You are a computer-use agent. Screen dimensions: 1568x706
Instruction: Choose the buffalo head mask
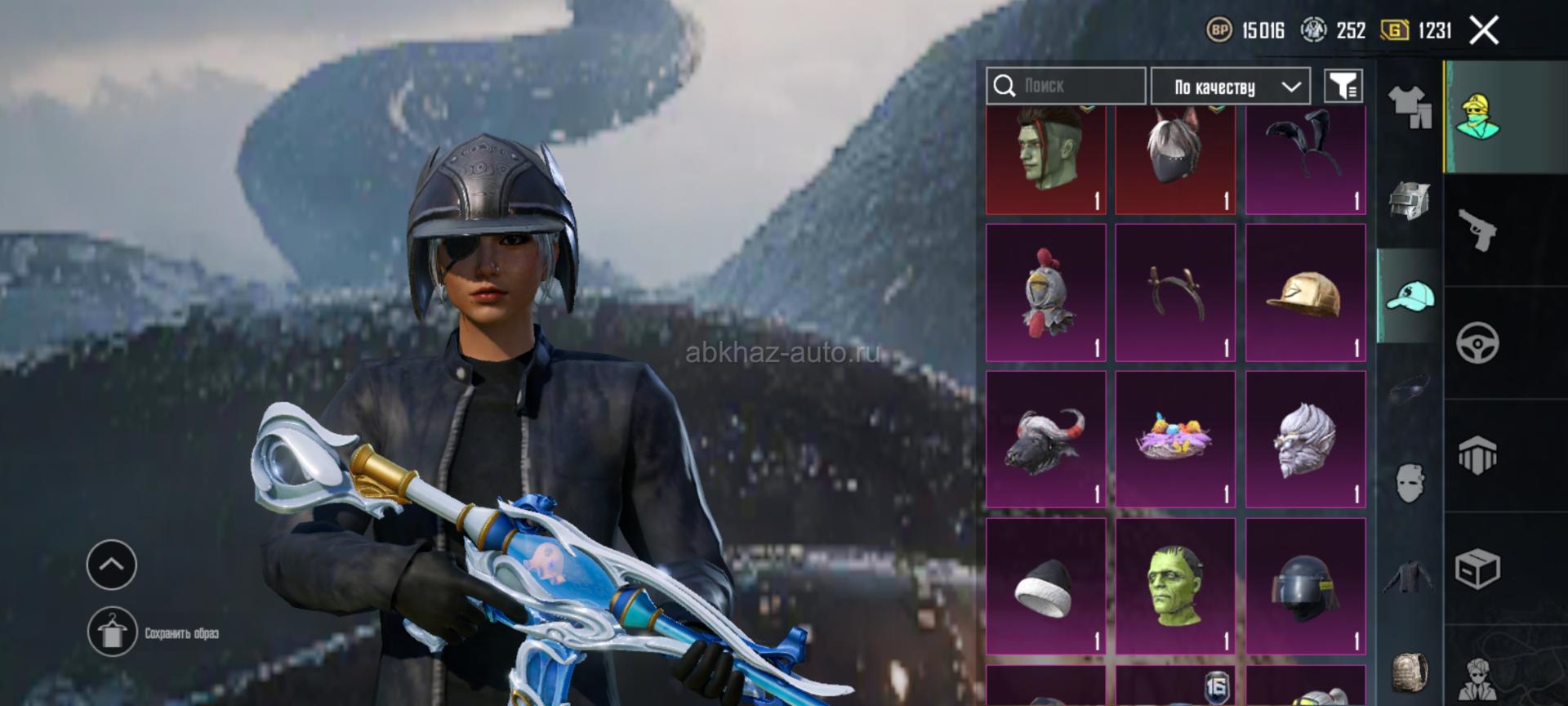(1045, 440)
